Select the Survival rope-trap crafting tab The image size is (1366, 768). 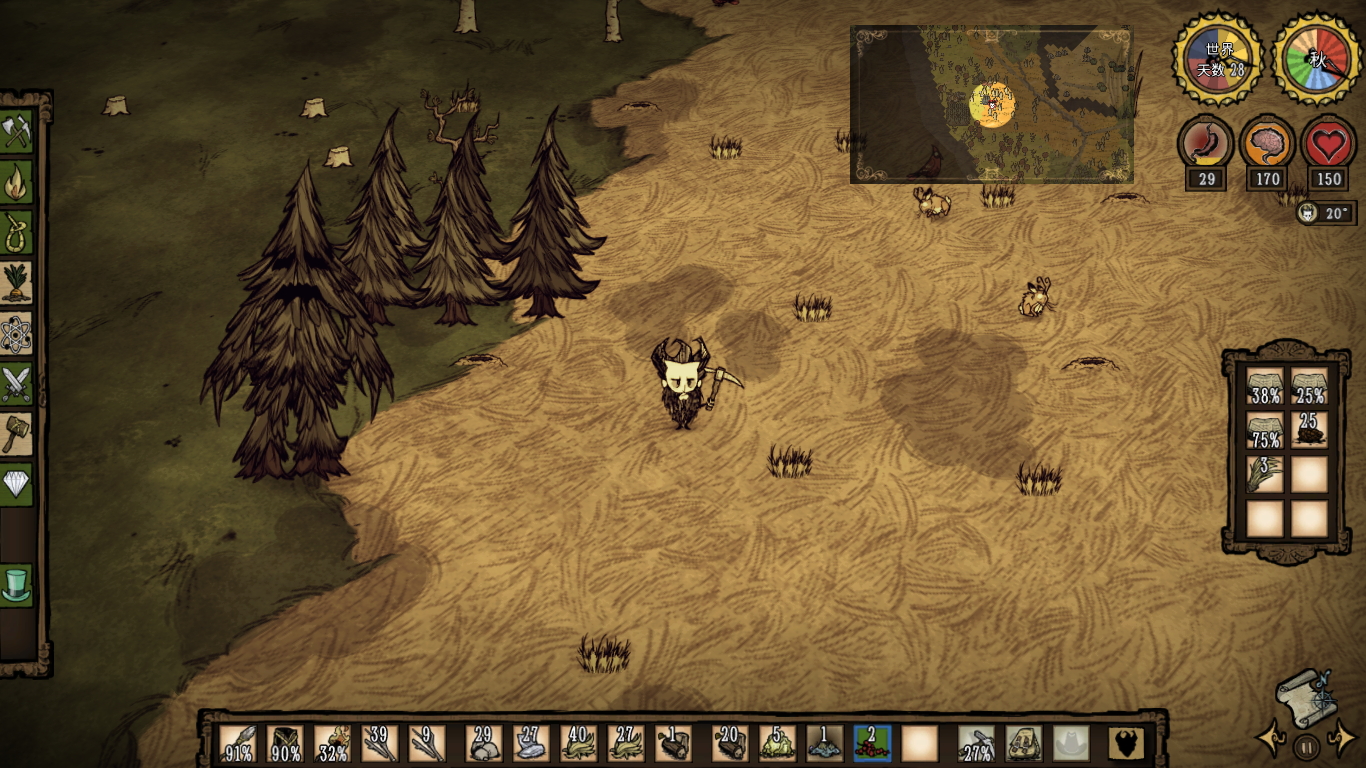tap(17, 233)
